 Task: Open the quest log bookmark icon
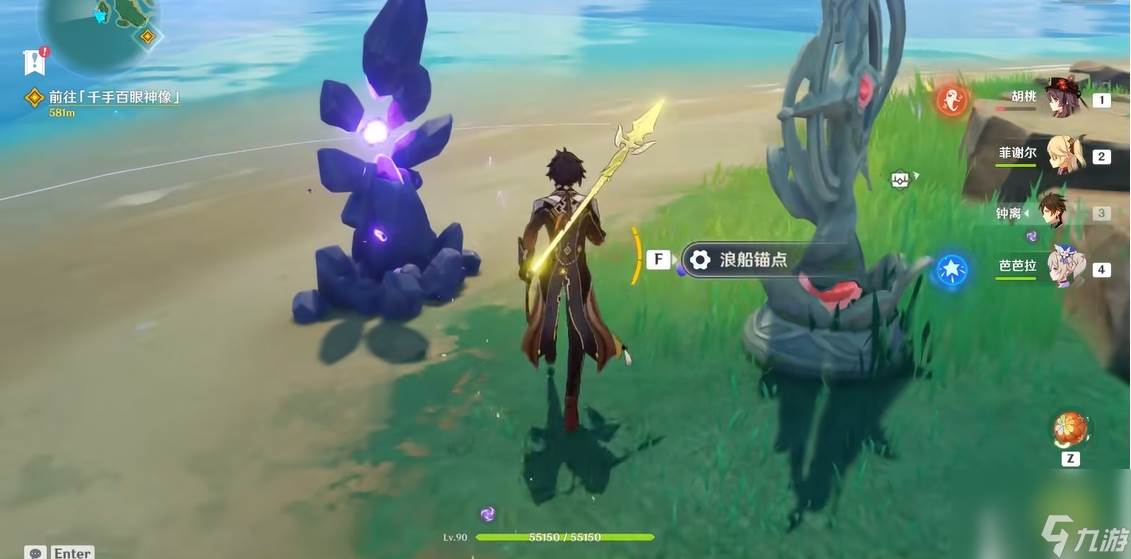pos(35,62)
